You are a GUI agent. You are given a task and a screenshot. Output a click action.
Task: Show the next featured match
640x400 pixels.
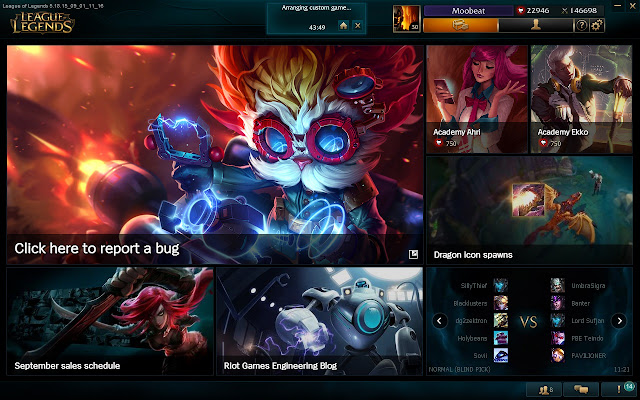pos(619,321)
